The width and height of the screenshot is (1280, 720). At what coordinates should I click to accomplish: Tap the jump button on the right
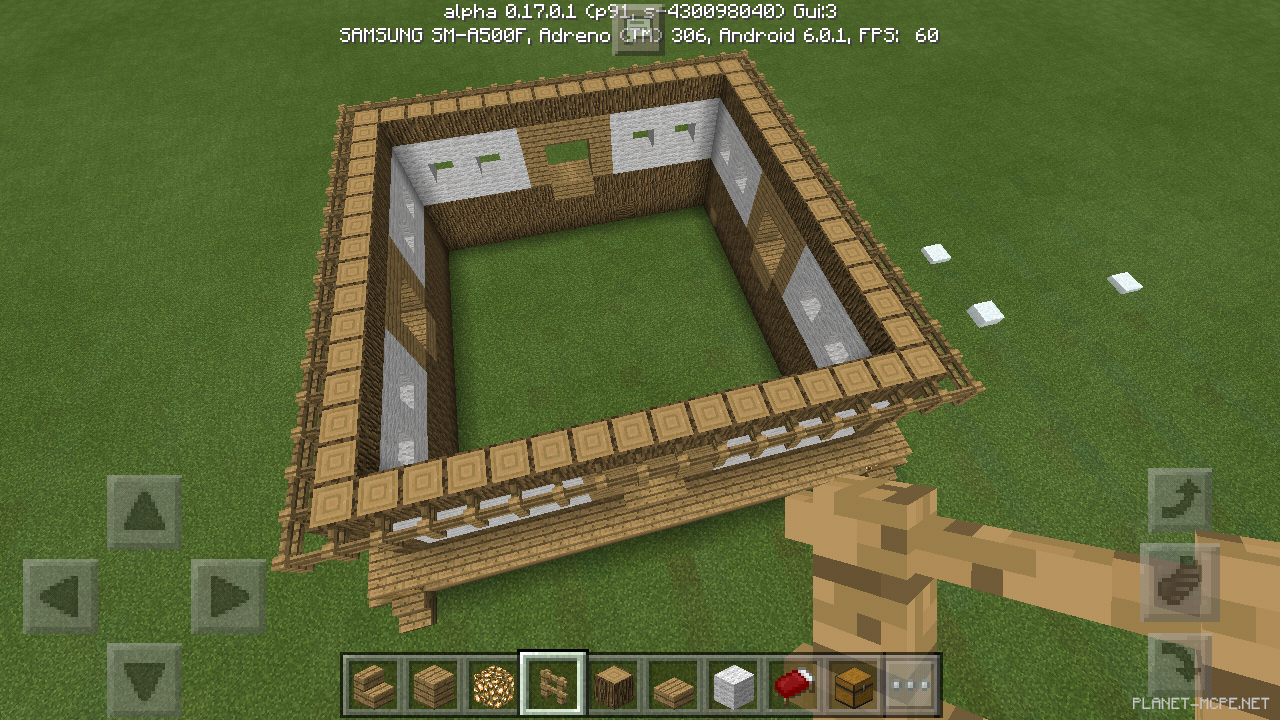tap(1182, 580)
